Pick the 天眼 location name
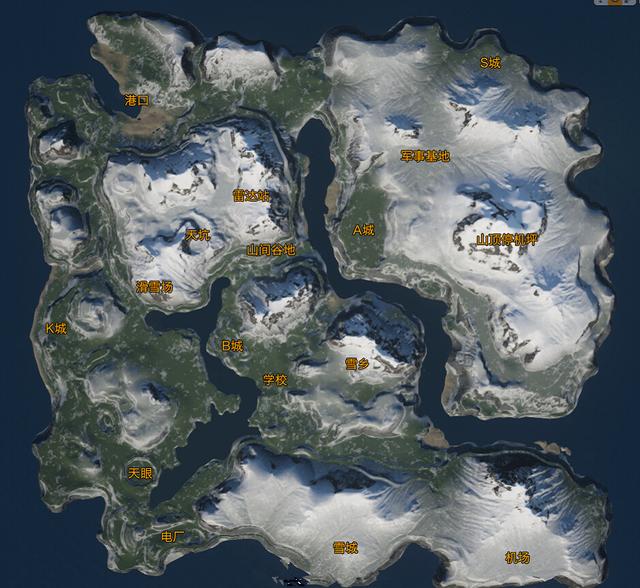 pos(140,472)
